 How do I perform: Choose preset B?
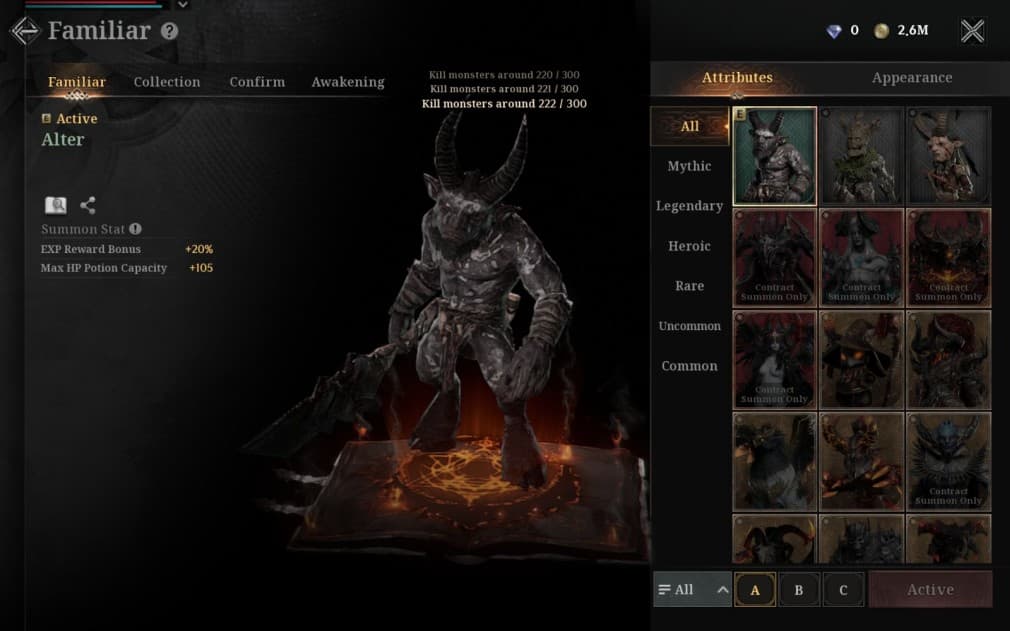click(x=798, y=590)
